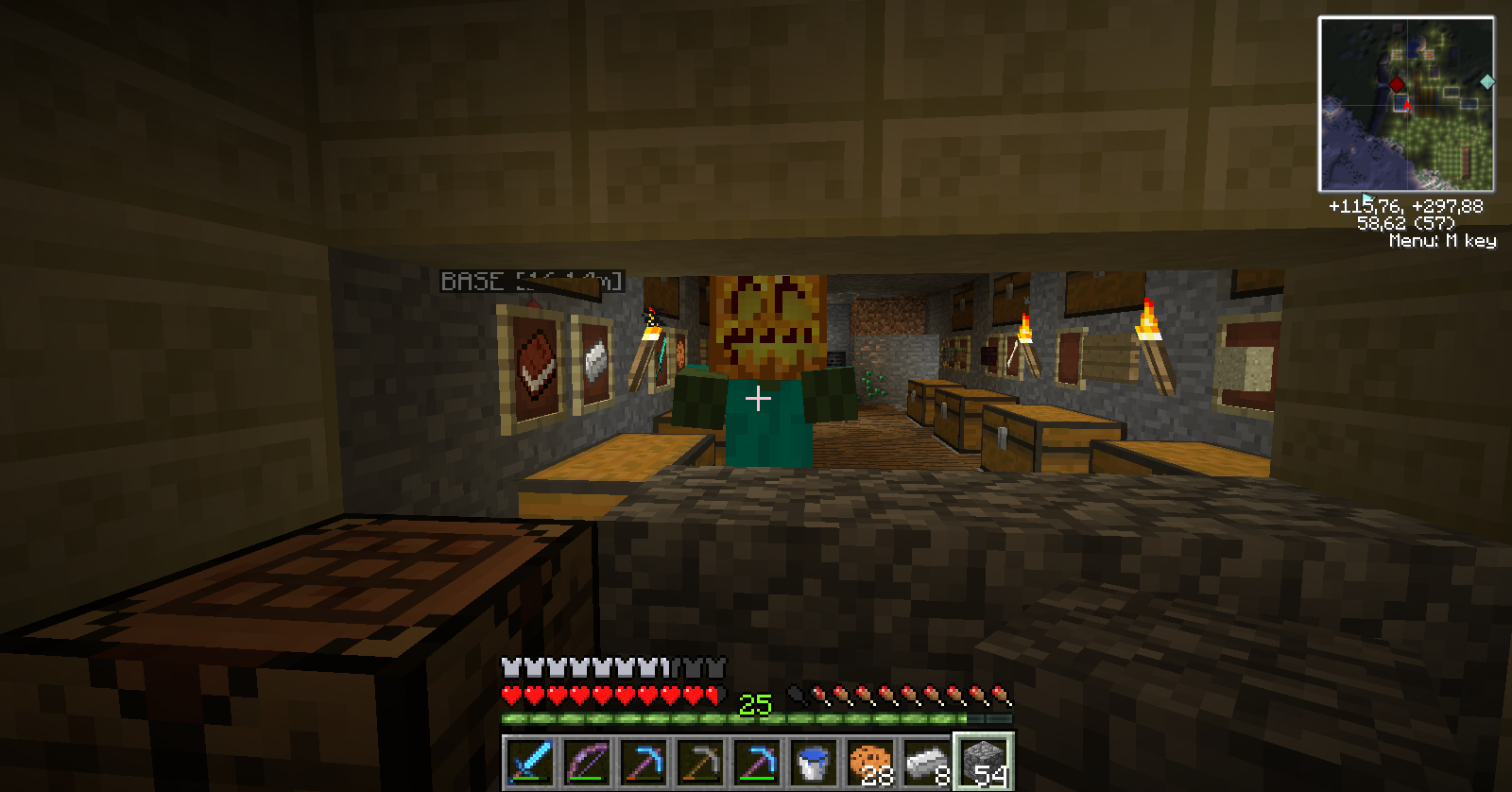Screen dimensions: 1512x792
Task: Pick the iron ingots hotbar slot
Action: [927, 762]
